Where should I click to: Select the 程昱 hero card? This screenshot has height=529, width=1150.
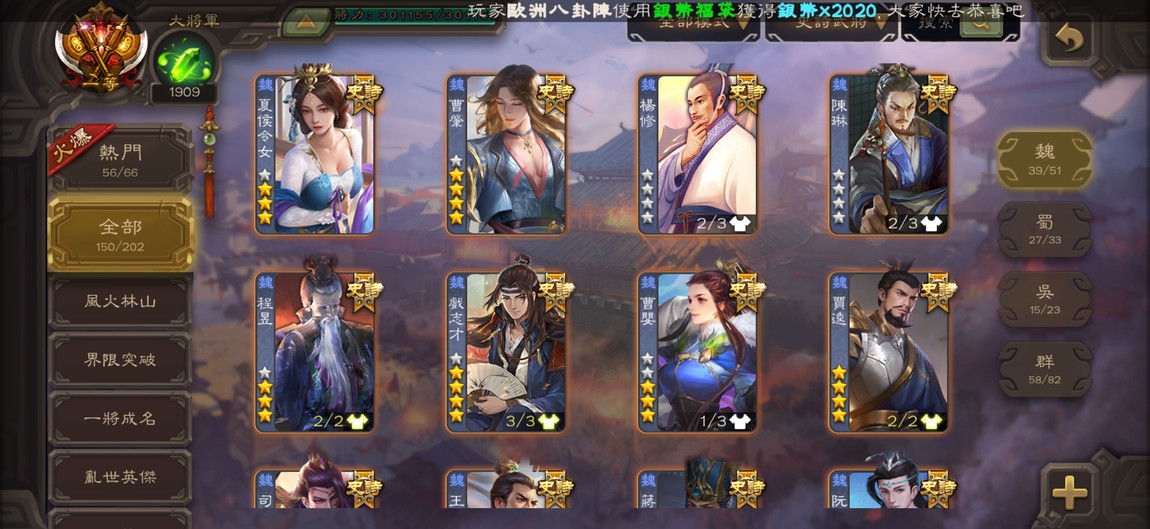coord(315,351)
